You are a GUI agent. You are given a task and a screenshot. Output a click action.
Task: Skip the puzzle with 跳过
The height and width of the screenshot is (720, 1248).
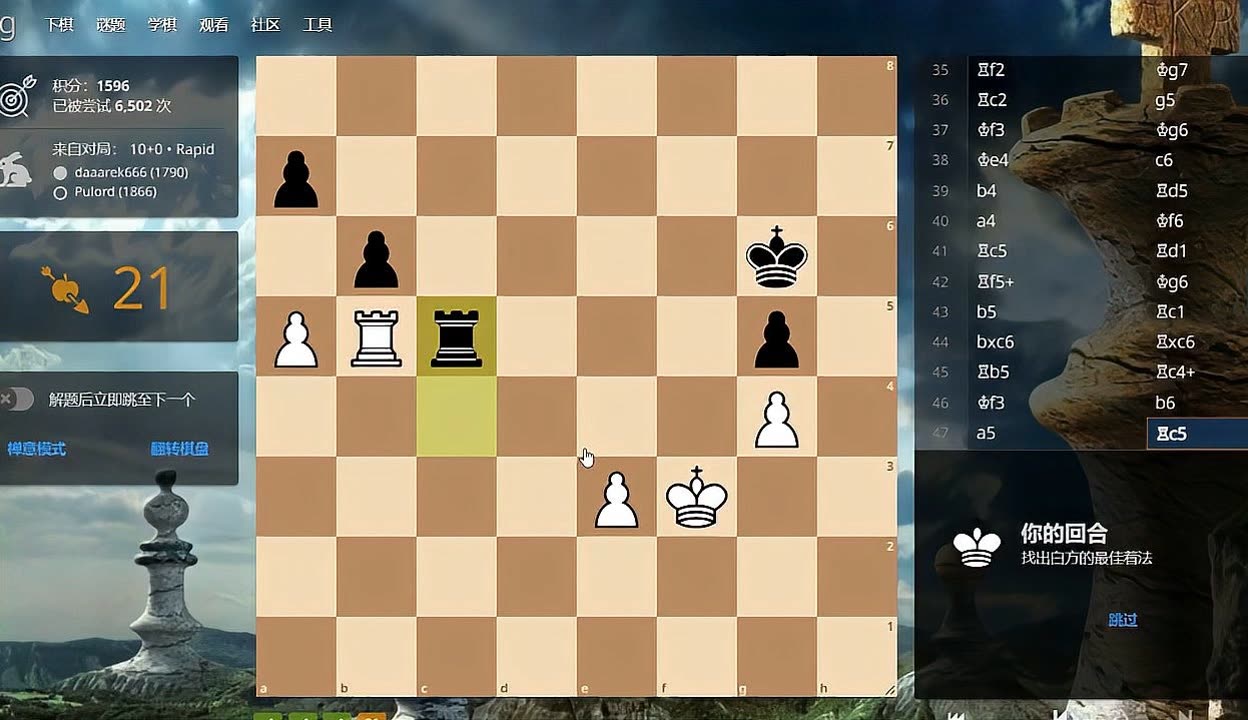tap(1123, 620)
